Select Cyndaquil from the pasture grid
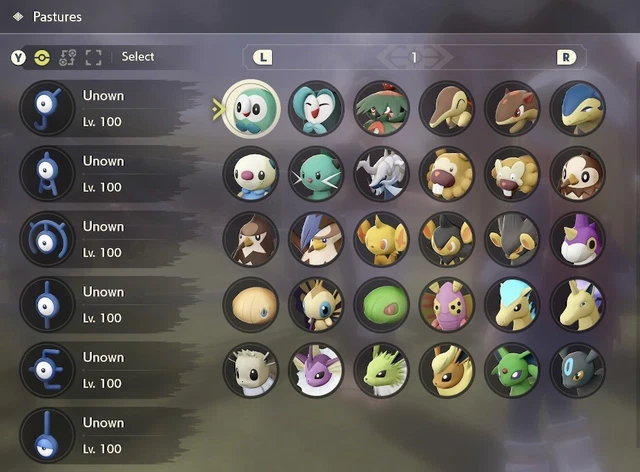The width and height of the screenshot is (640, 472). 446,109
